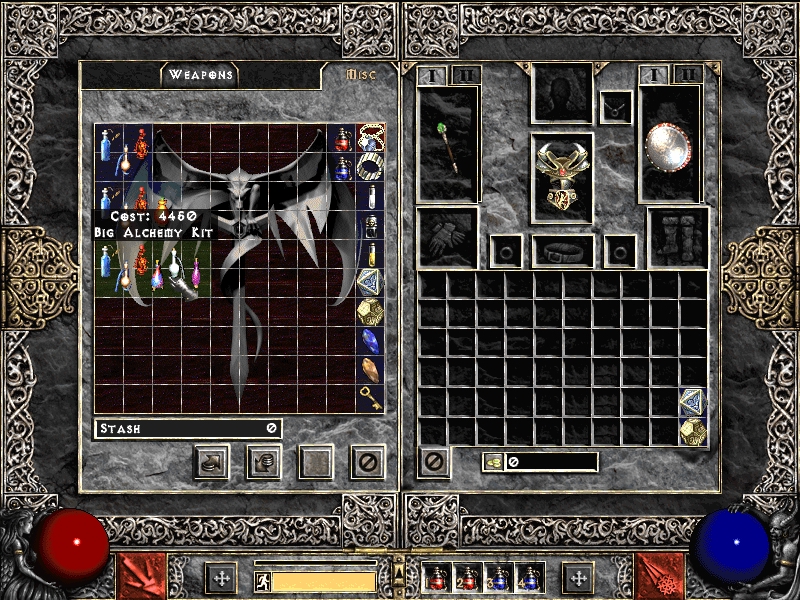
Task: Switch to weapon set II above the wand
Action: [465, 75]
